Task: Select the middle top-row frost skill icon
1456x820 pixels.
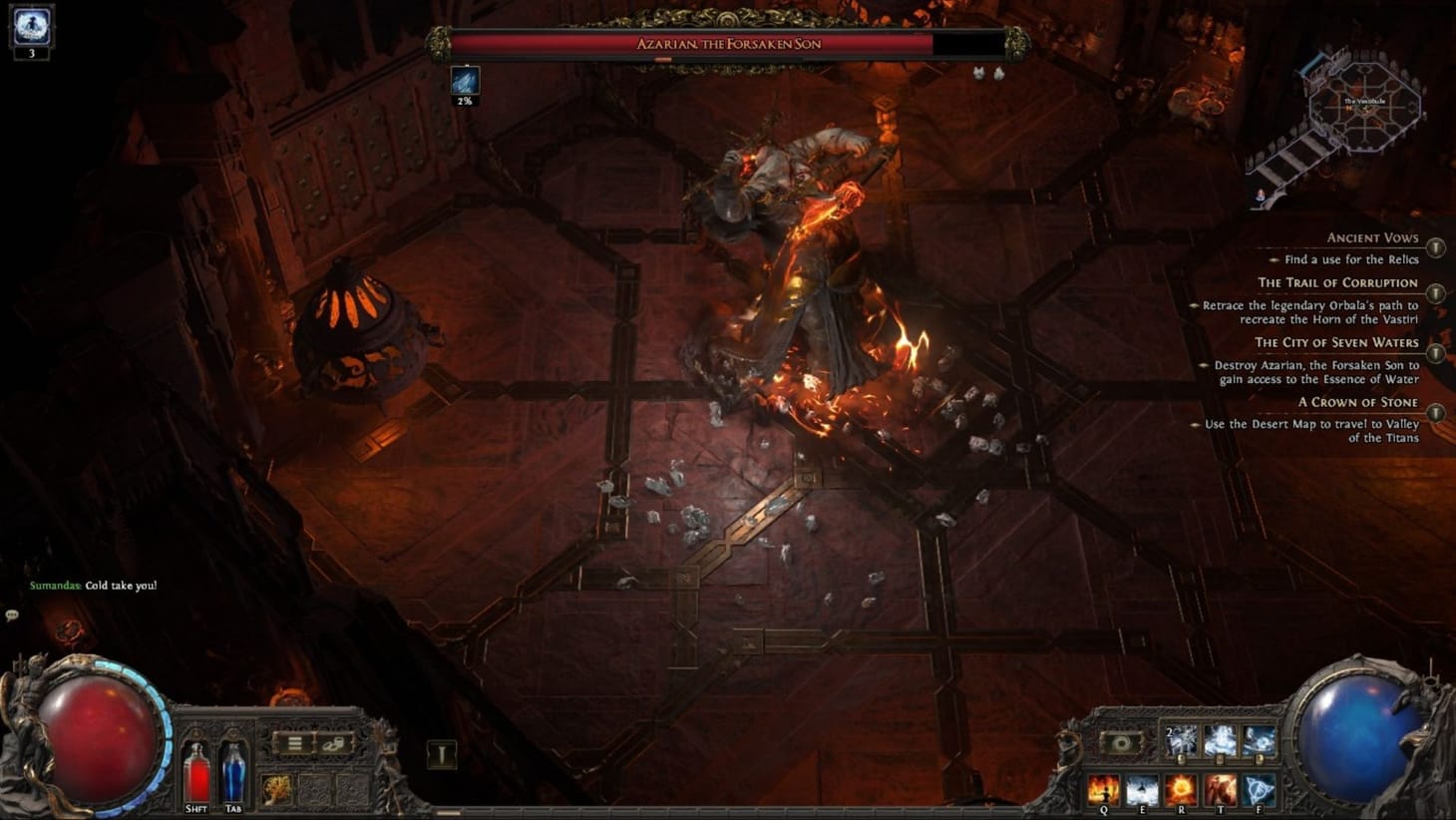Action: tap(1219, 739)
